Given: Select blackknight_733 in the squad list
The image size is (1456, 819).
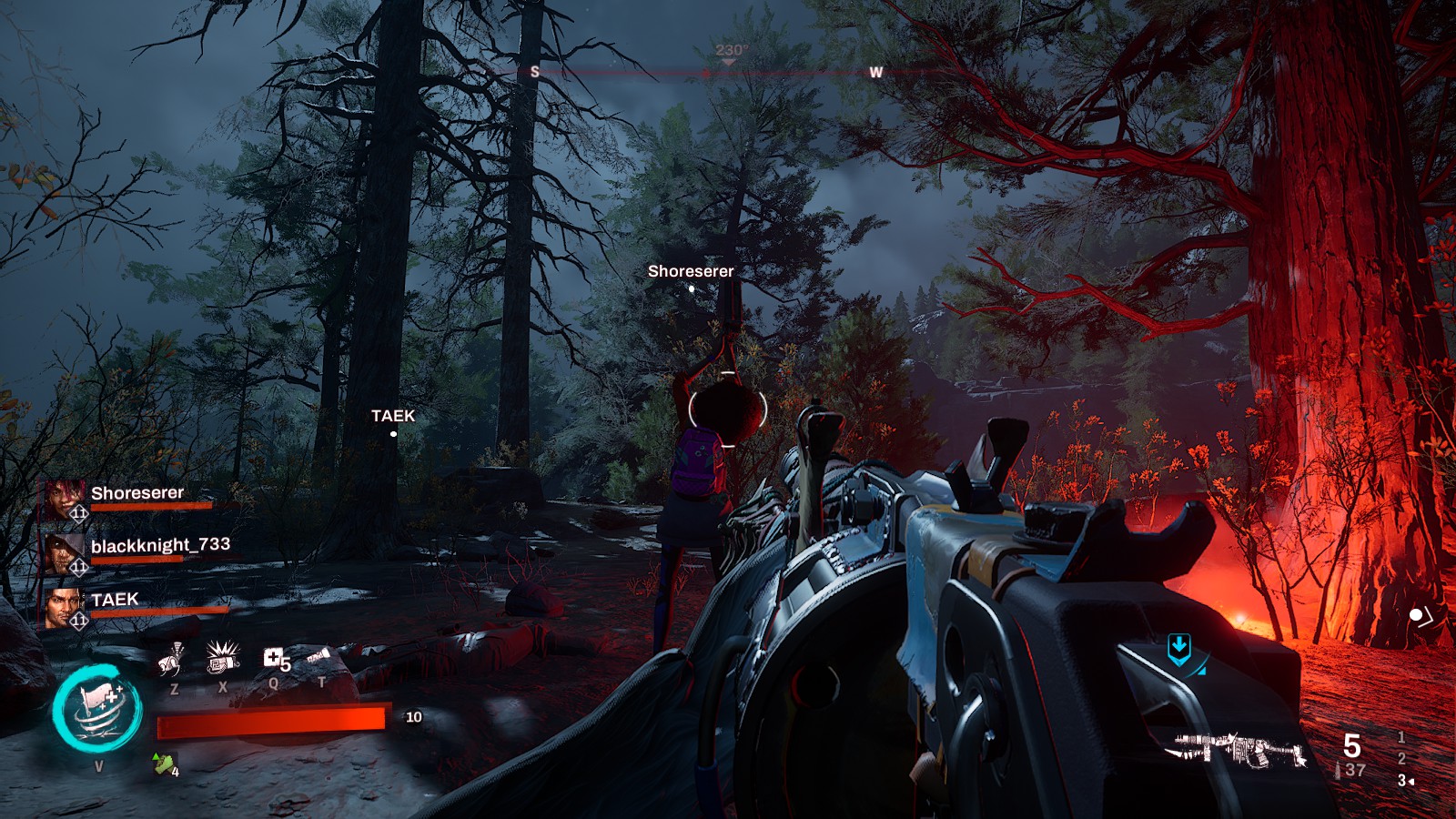Looking at the screenshot, I should pos(160,545).
